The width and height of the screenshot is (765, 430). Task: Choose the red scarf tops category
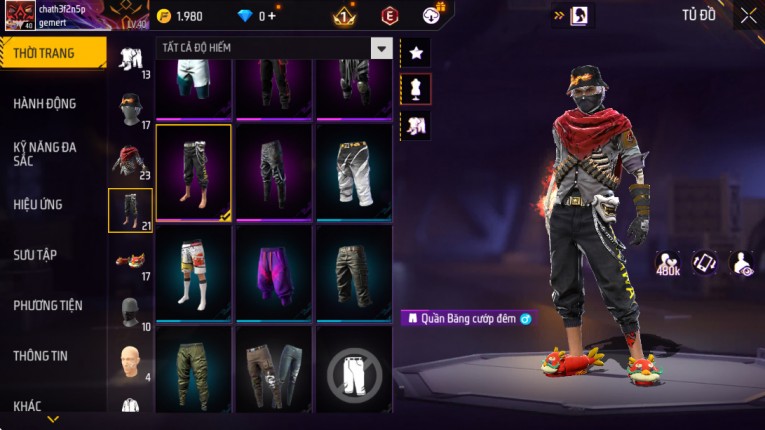coord(130,160)
